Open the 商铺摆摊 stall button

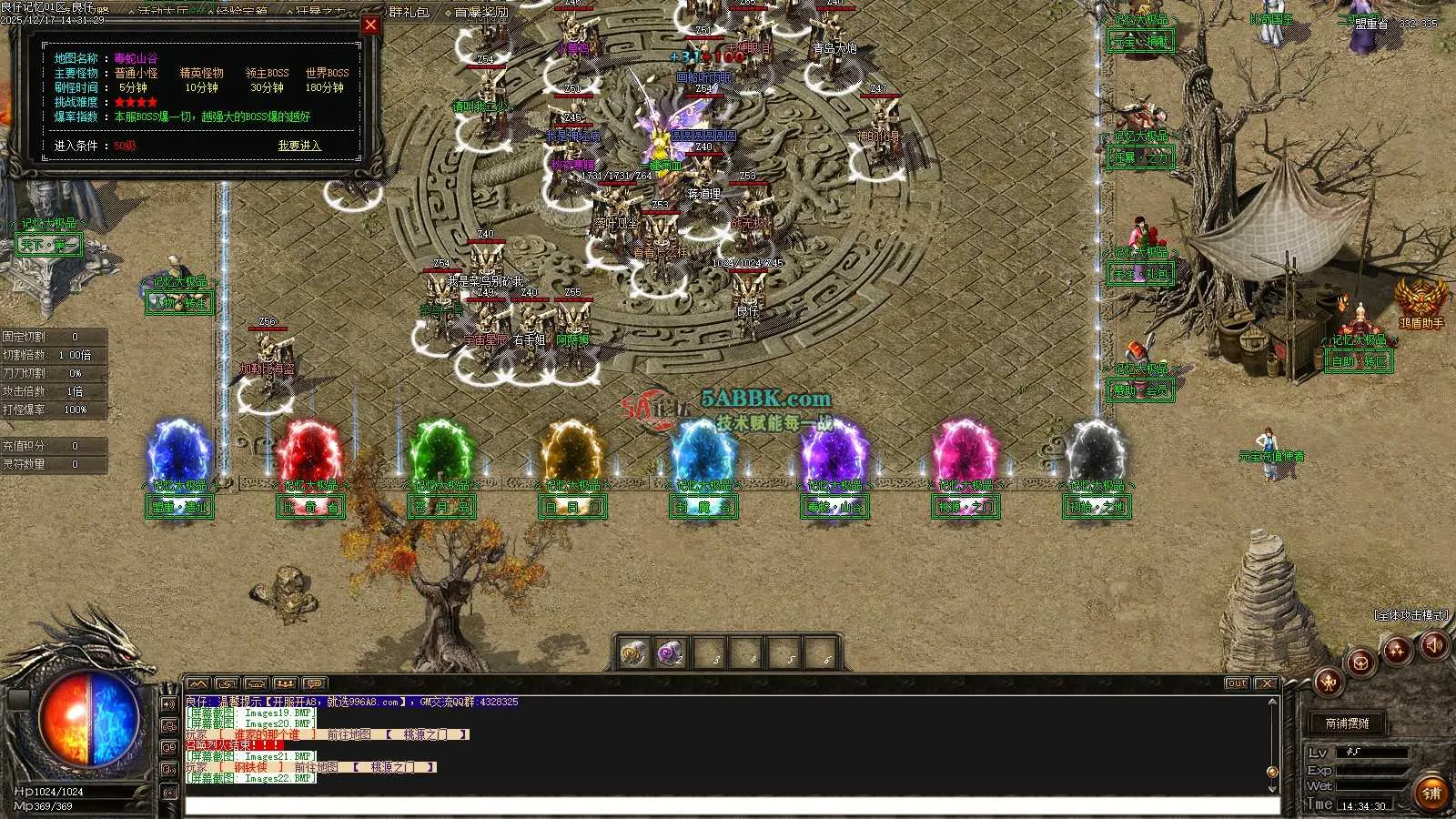tap(1347, 723)
